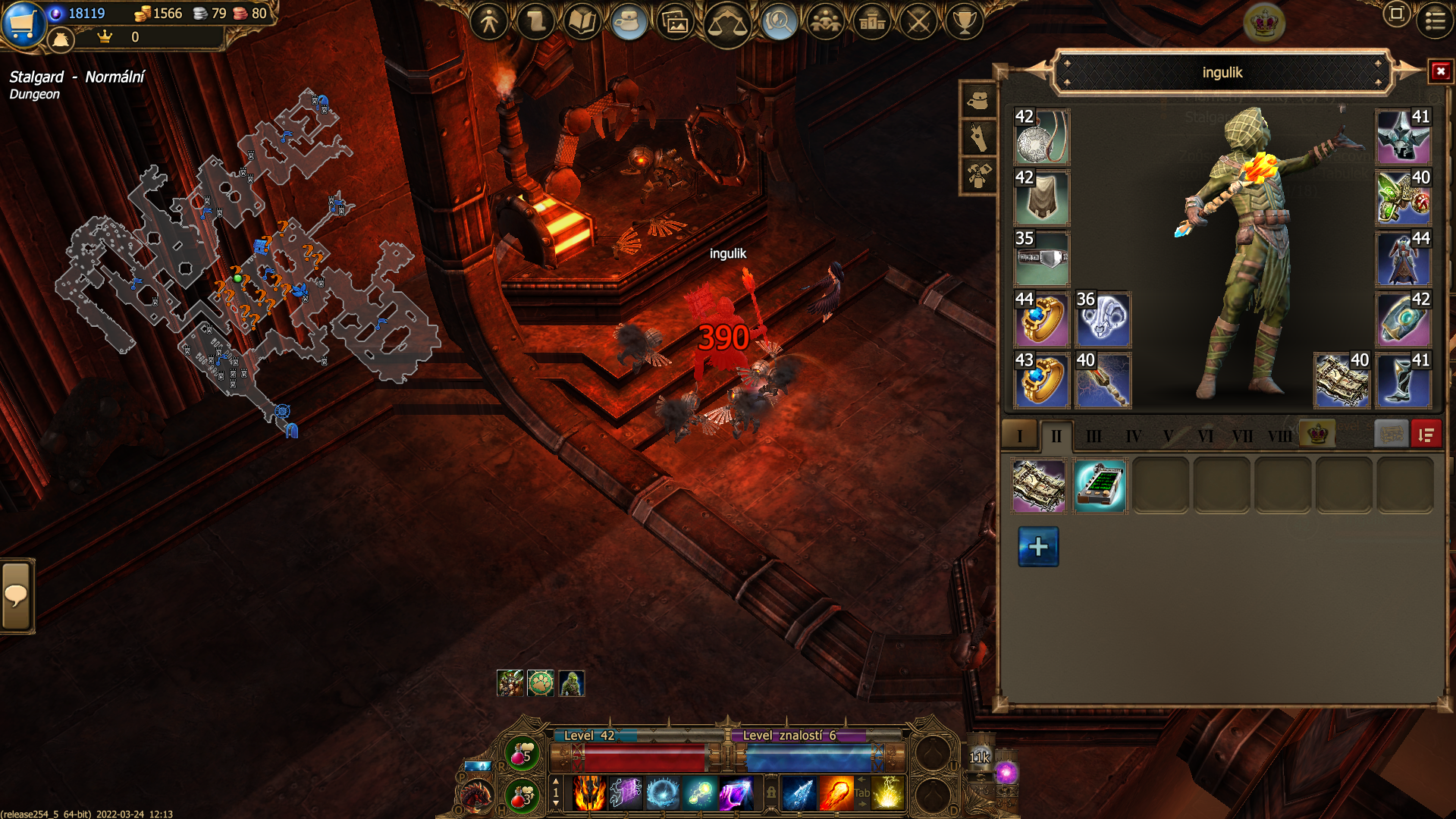Screen dimensions: 1456x819
Task: Open the open-book menu icon
Action: click(x=582, y=21)
